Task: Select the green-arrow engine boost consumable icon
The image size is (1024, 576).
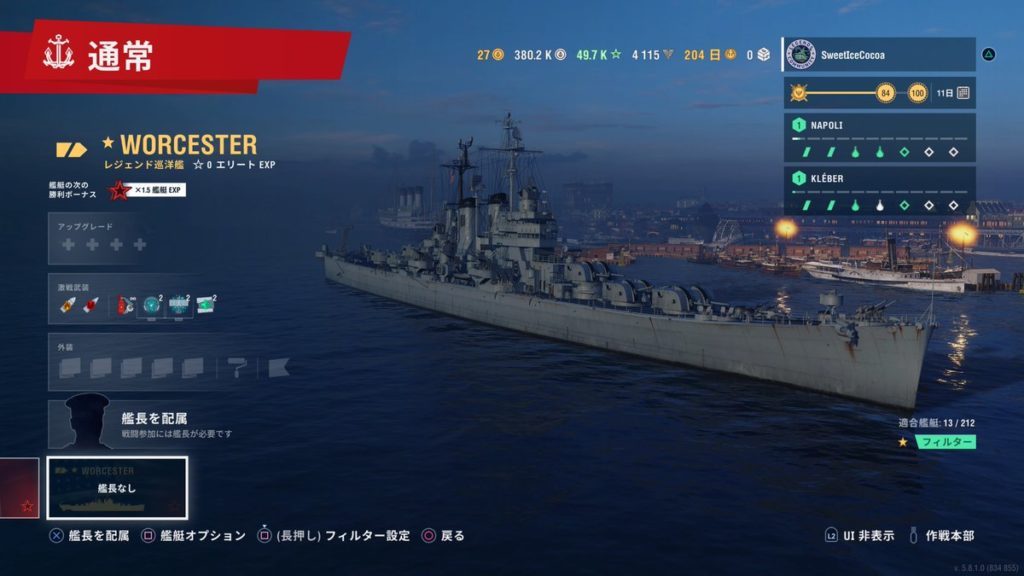Action: pyautogui.click(x=207, y=306)
